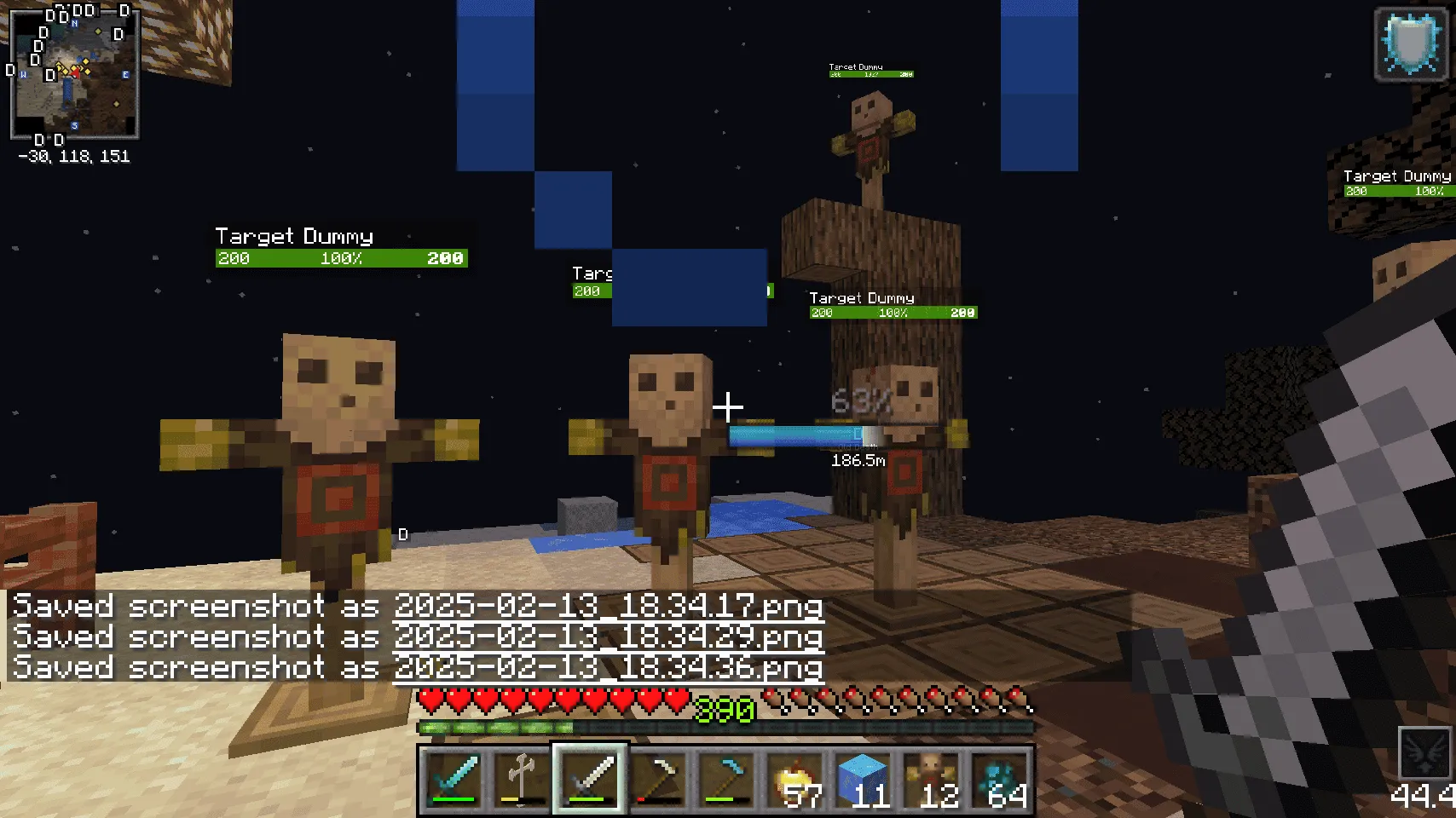Select the blue ice blocks in the hotbar
Screen dimensions: 1456x818
[864, 775]
